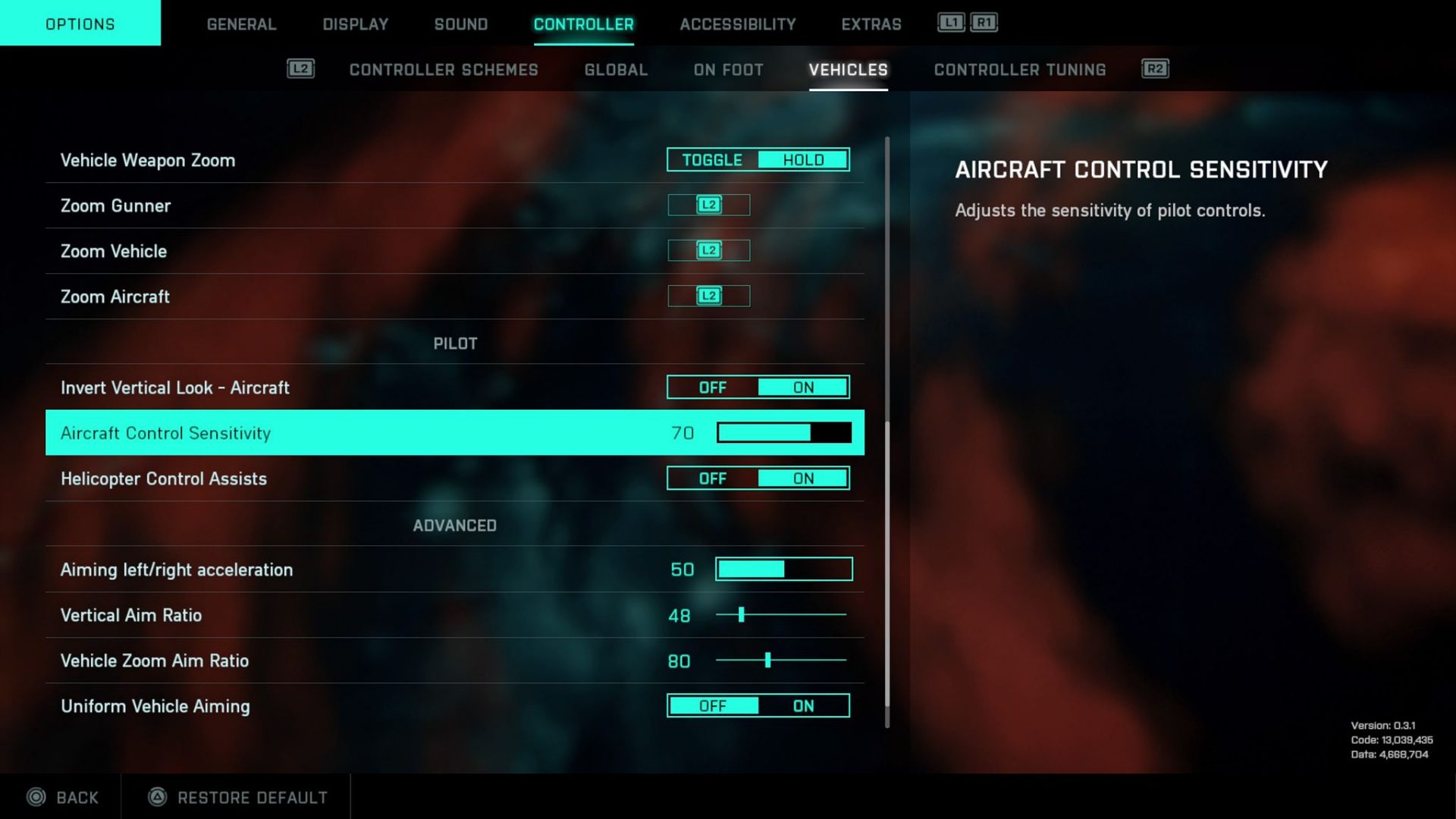Click the L2 keybind for Zoom Aircraft
The image size is (1456, 819).
pyautogui.click(x=708, y=296)
